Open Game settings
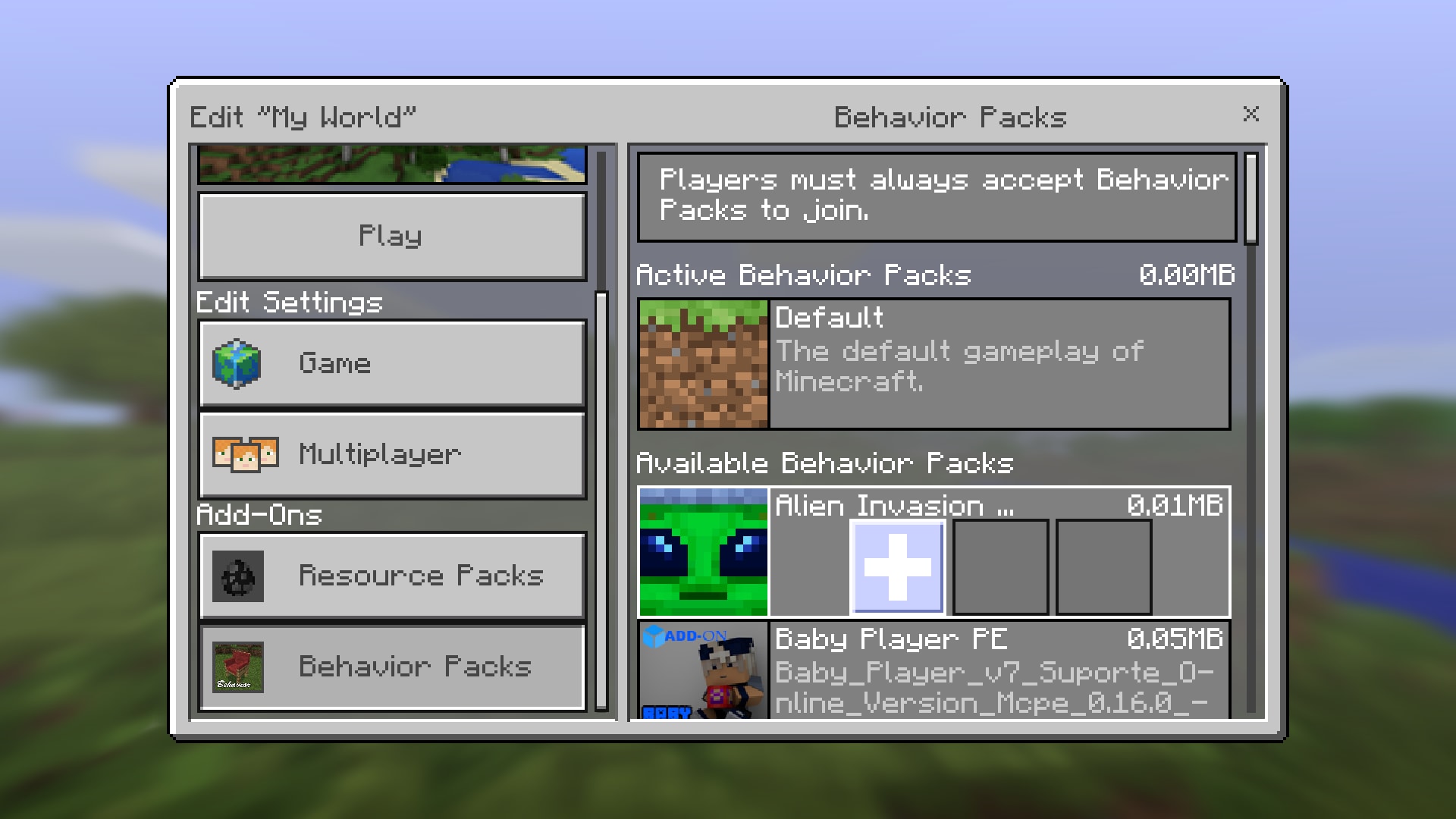 (x=391, y=362)
